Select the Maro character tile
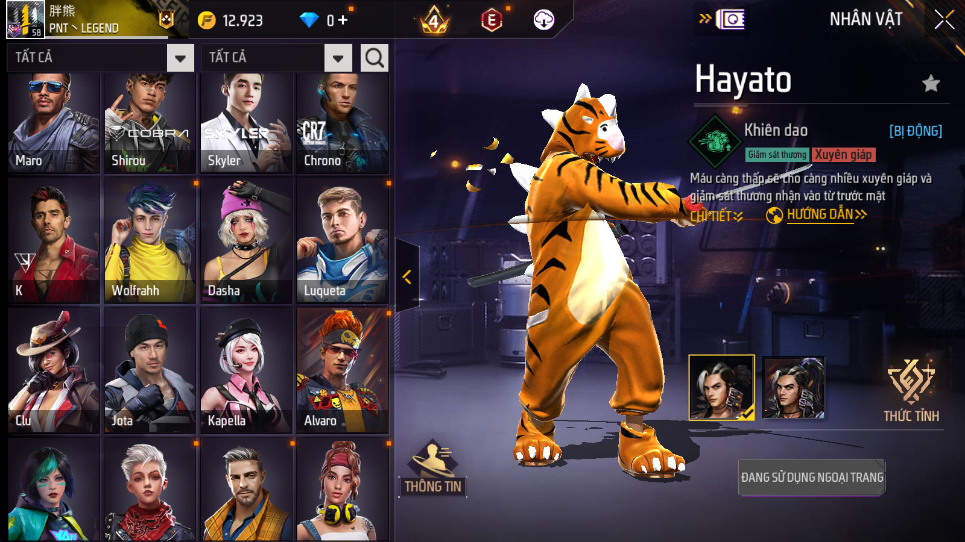Image resolution: width=965 pixels, height=542 pixels. [x=54, y=122]
